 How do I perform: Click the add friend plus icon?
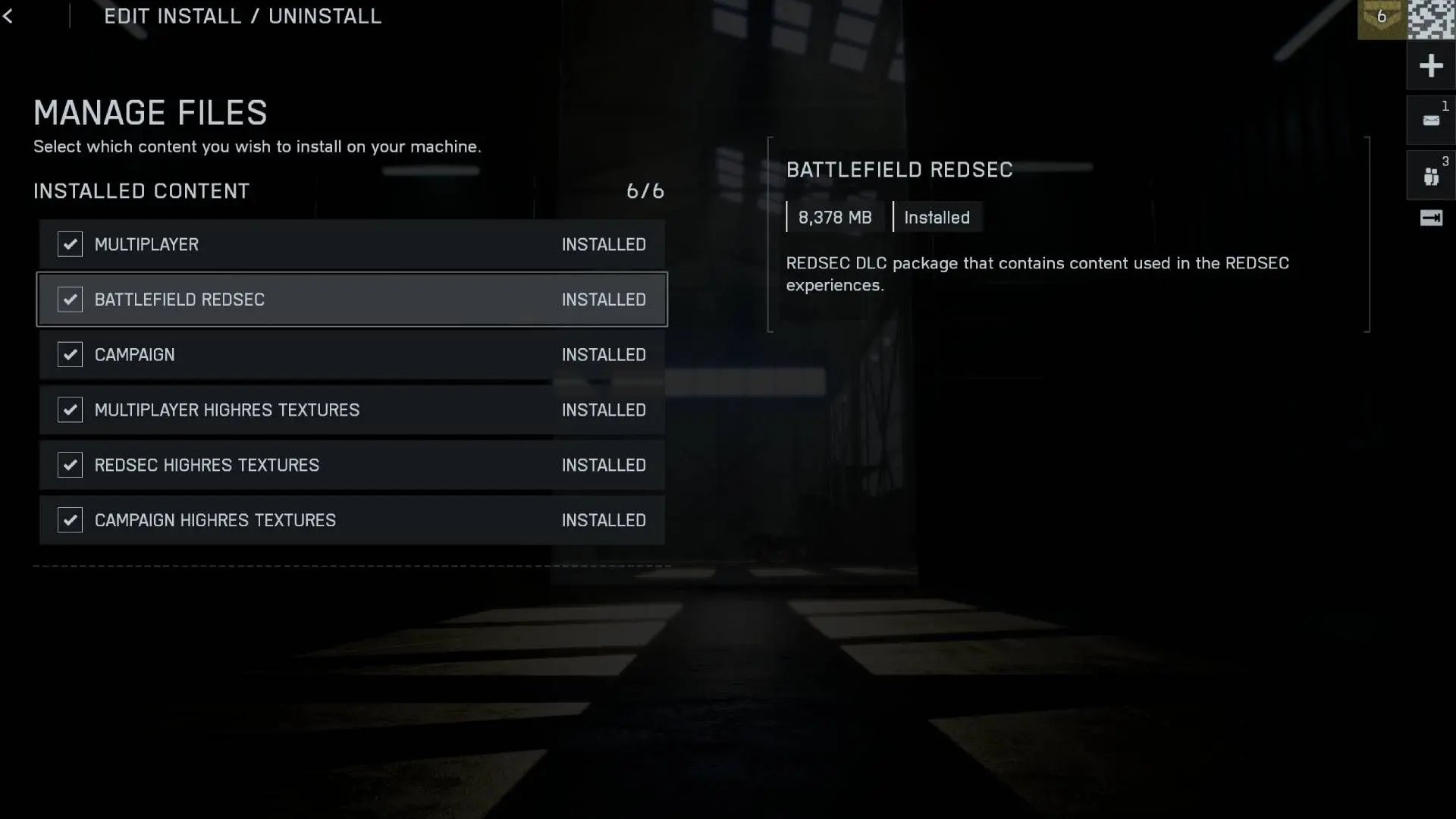[x=1430, y=64]
